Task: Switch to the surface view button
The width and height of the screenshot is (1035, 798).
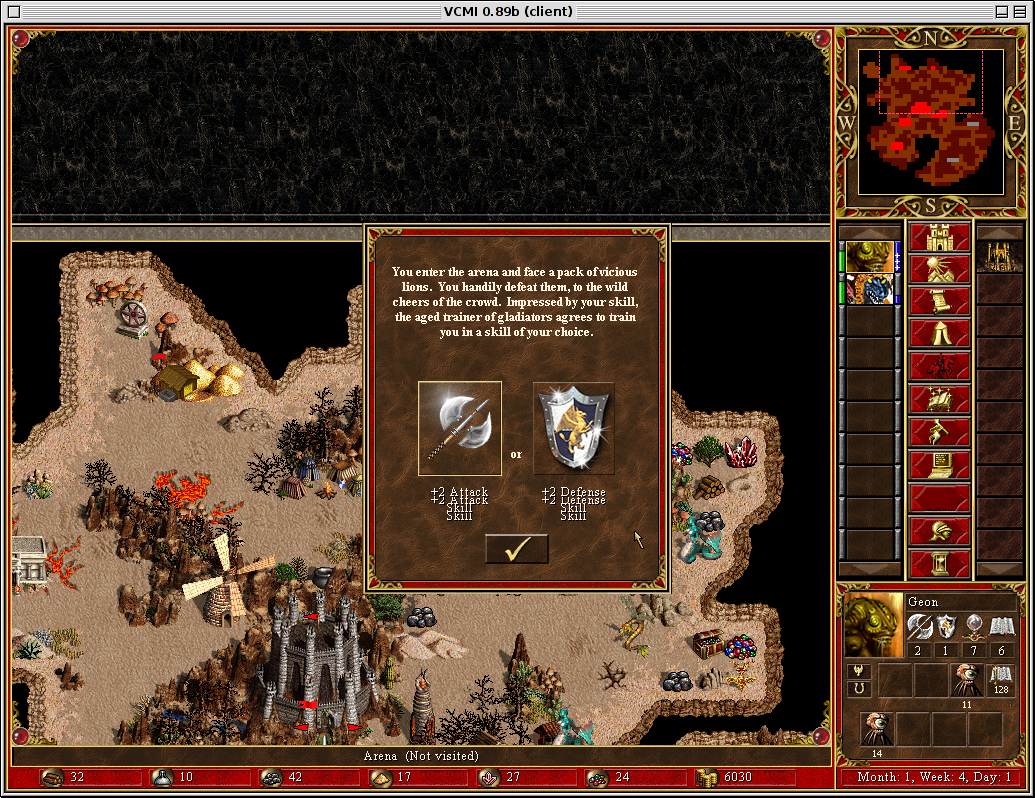Action: (939, 270)
